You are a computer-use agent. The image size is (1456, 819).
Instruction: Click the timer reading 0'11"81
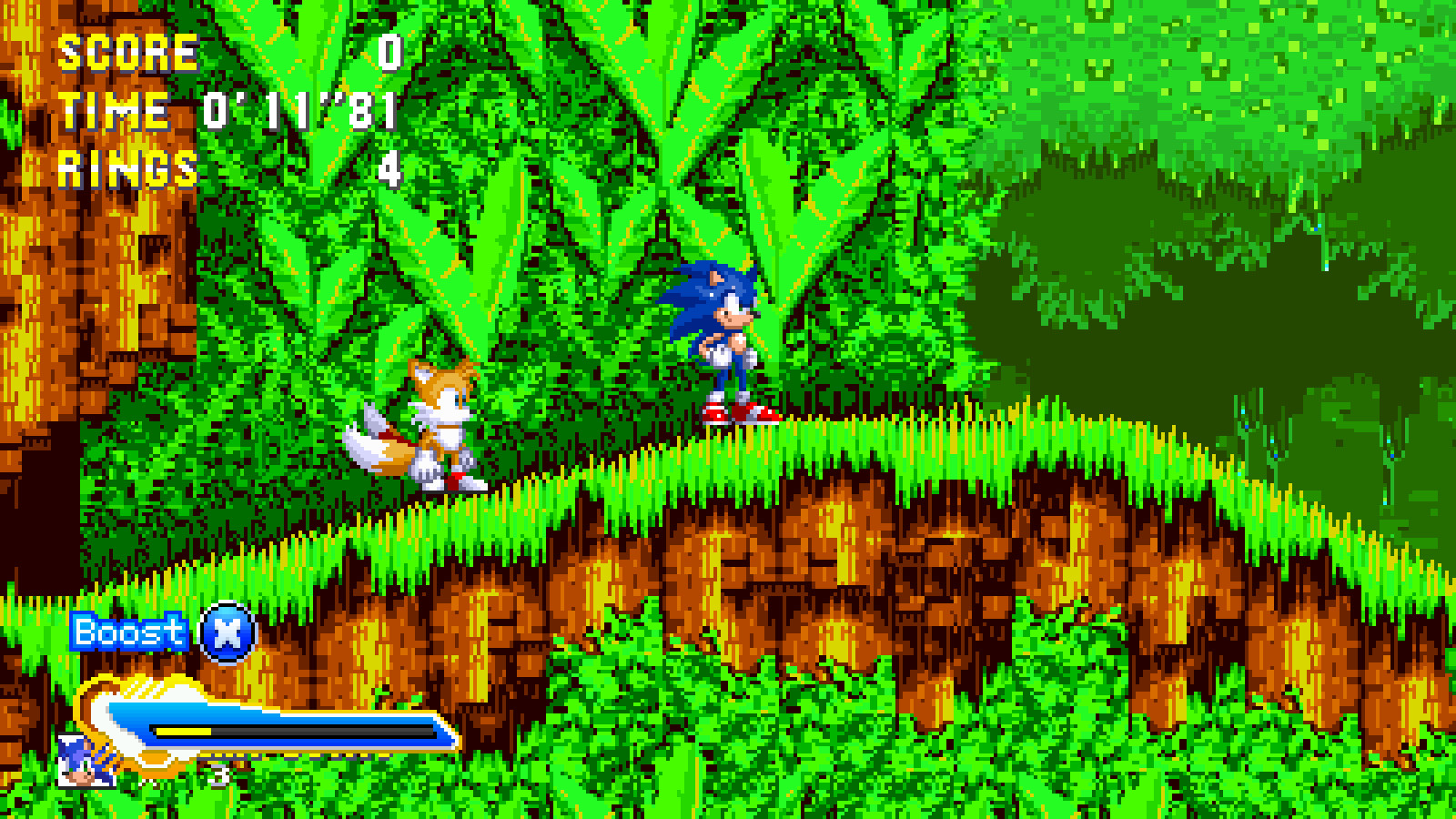click(x=300, y=111)
